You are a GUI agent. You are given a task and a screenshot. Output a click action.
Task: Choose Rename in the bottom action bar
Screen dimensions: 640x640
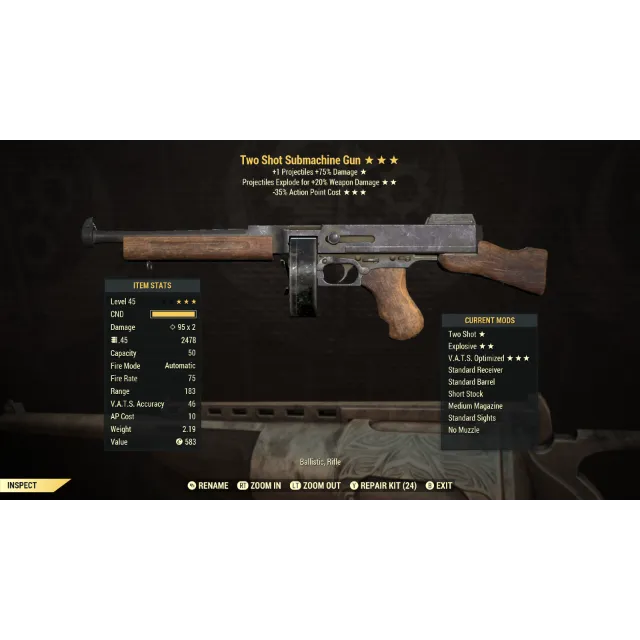[208, 486]
